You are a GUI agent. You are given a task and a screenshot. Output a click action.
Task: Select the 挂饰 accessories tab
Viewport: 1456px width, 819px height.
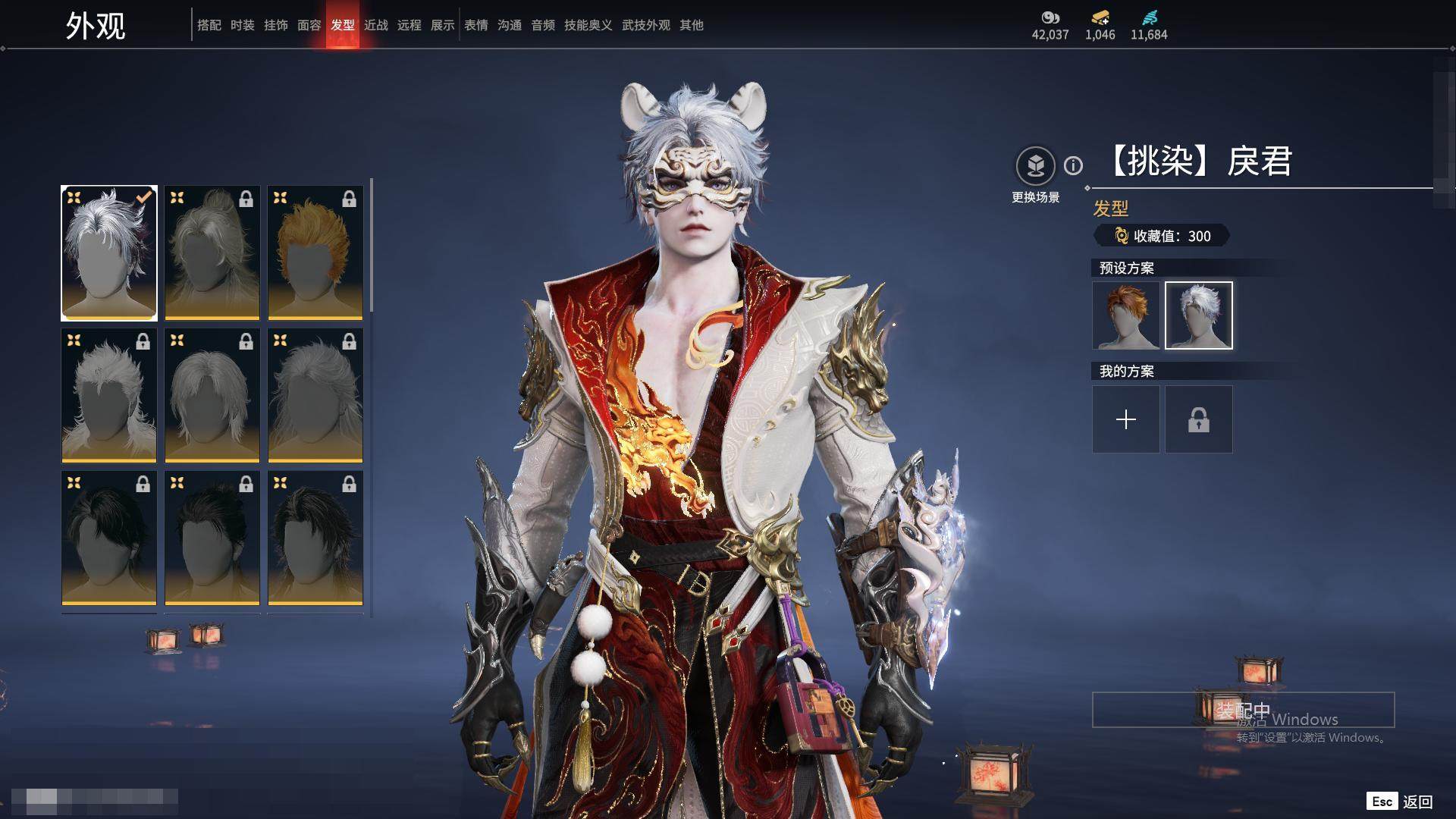click(275, 25)
